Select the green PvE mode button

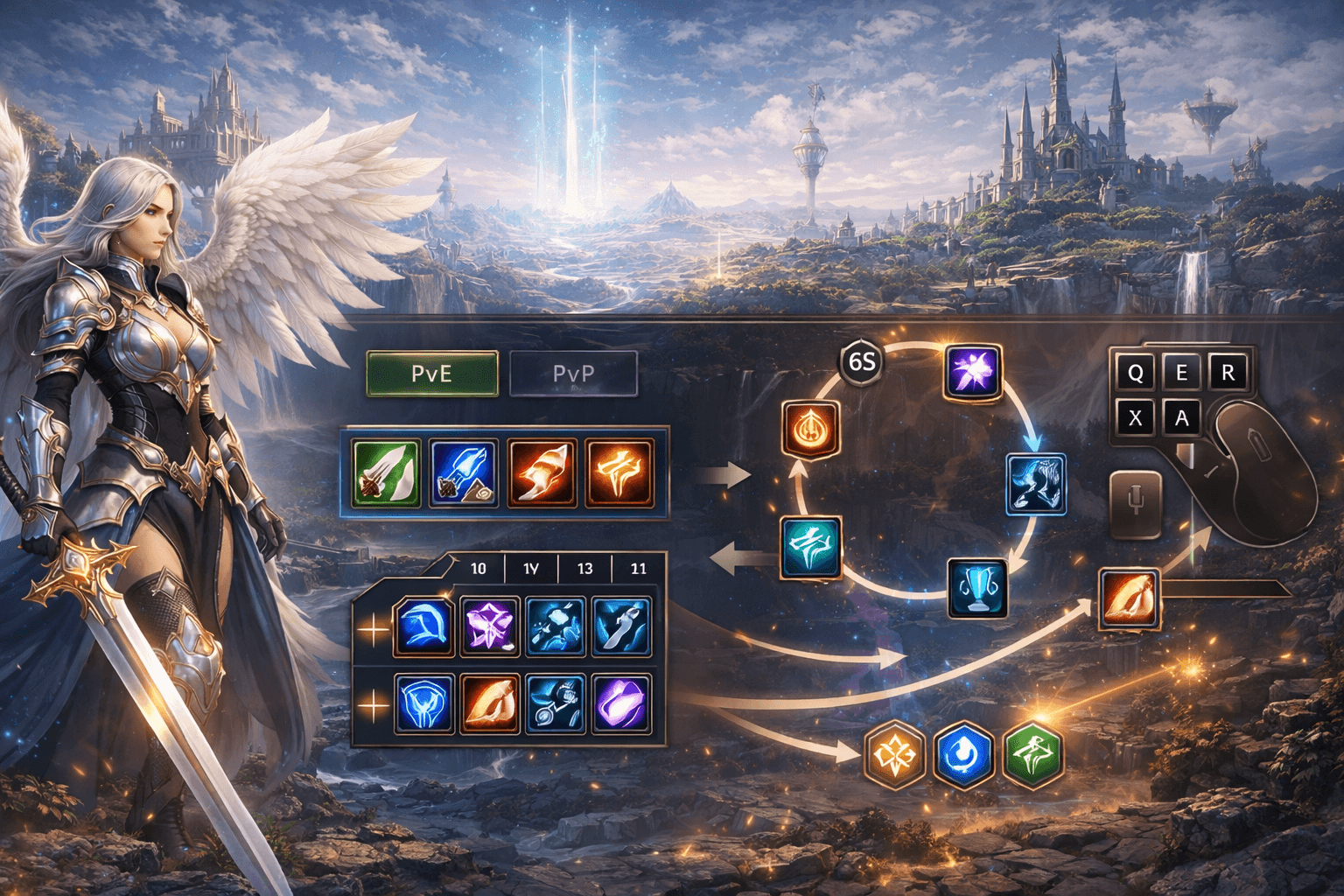pyautogui.click(x=432, y=374)
